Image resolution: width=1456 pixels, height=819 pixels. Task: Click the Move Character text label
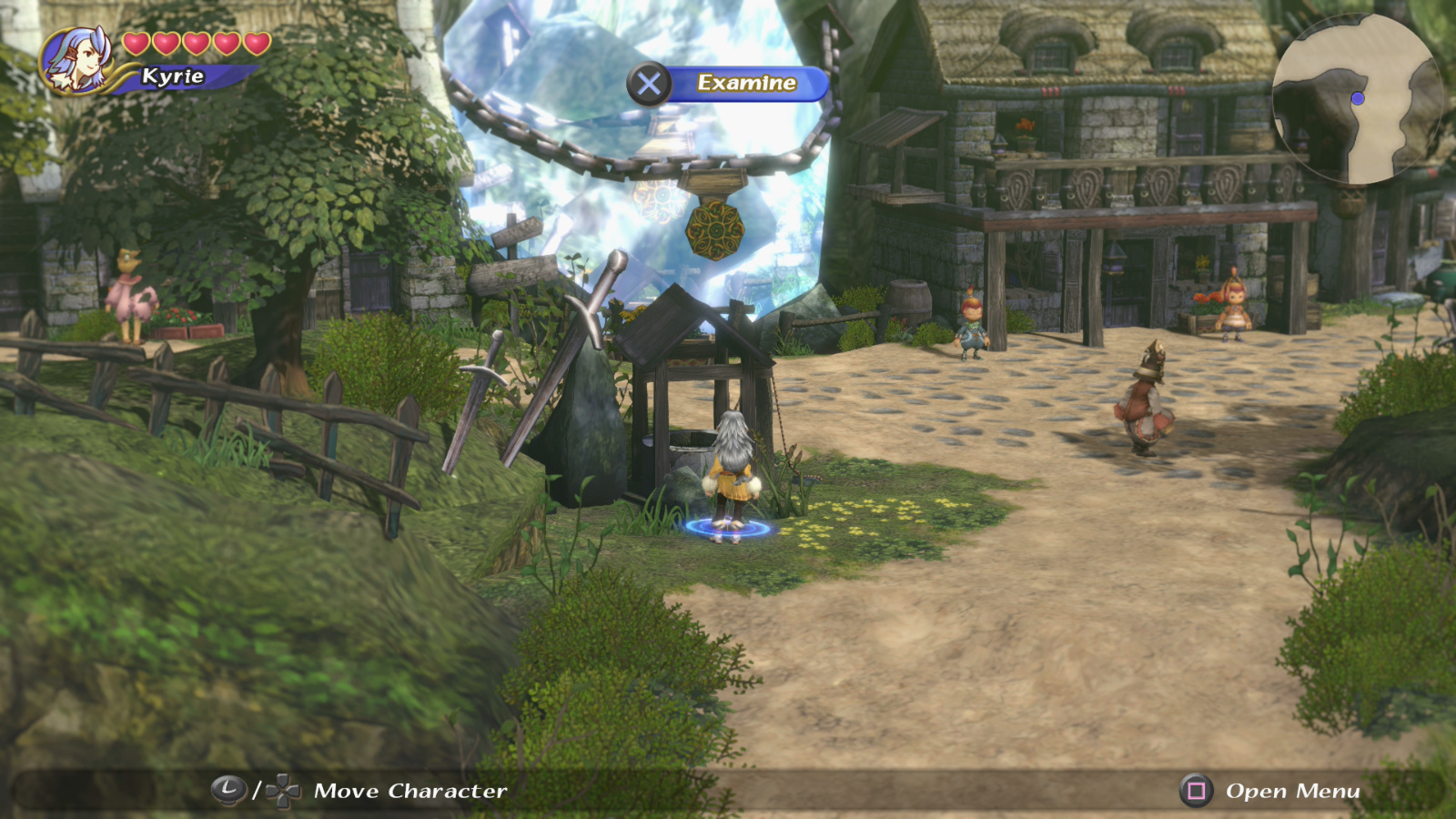[409, 791]
